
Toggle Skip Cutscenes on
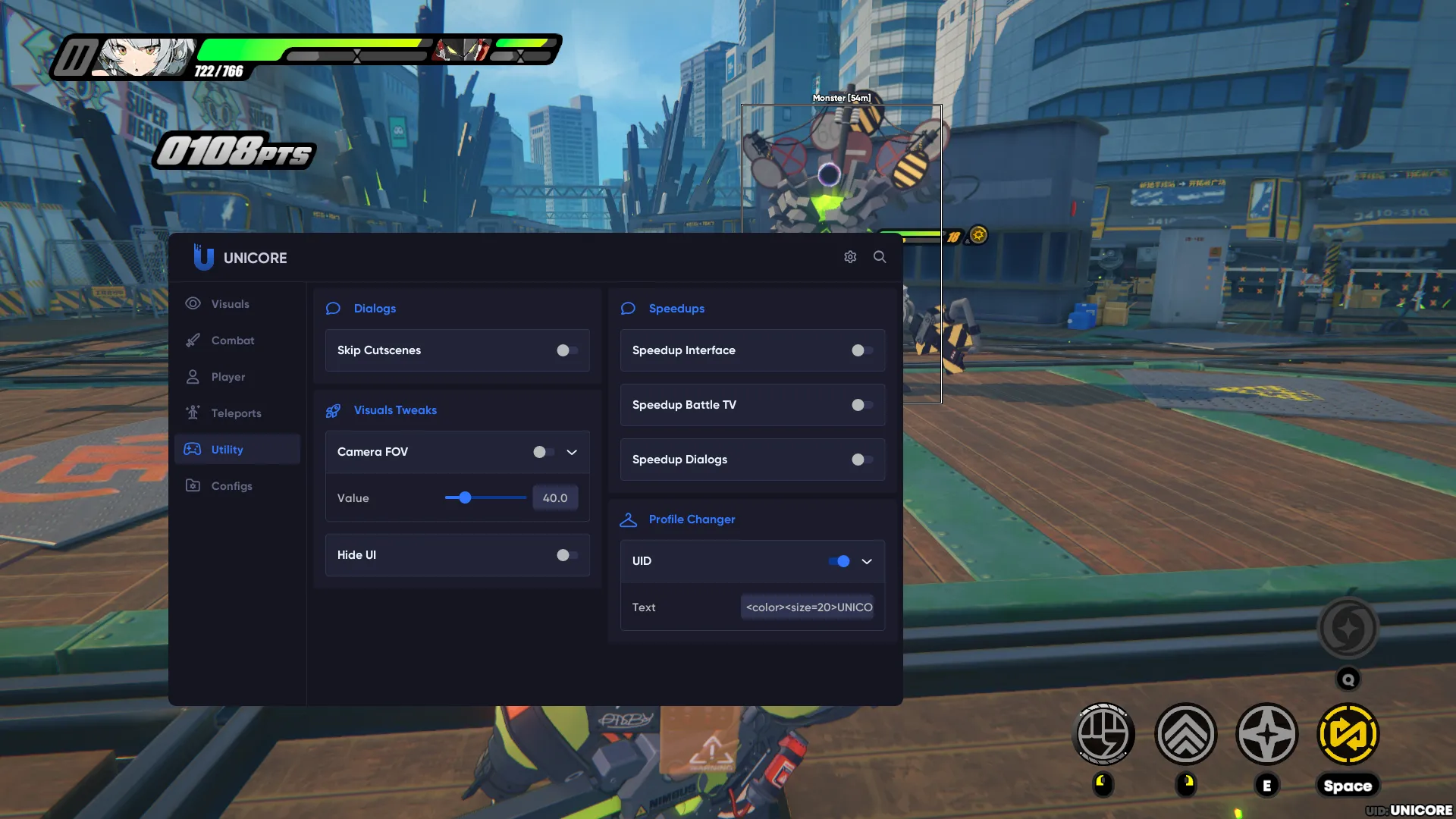[x=566, y=350]
